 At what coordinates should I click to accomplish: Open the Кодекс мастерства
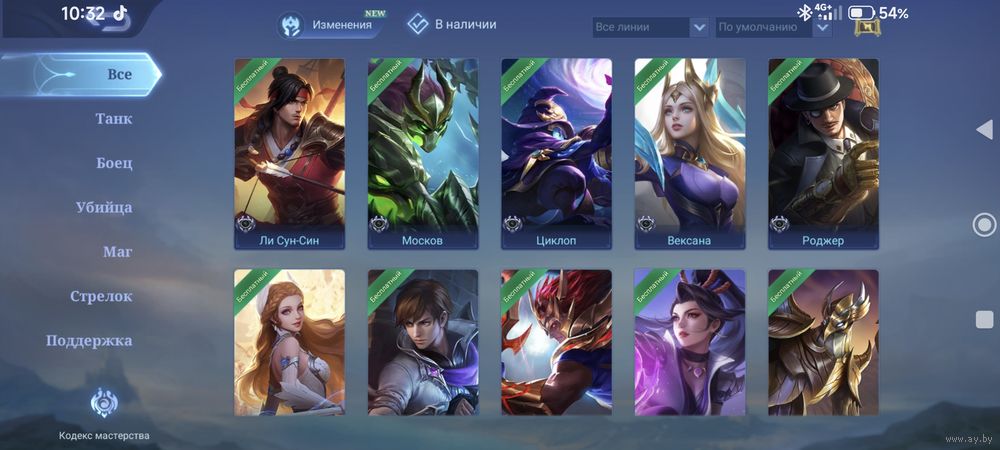104,413
